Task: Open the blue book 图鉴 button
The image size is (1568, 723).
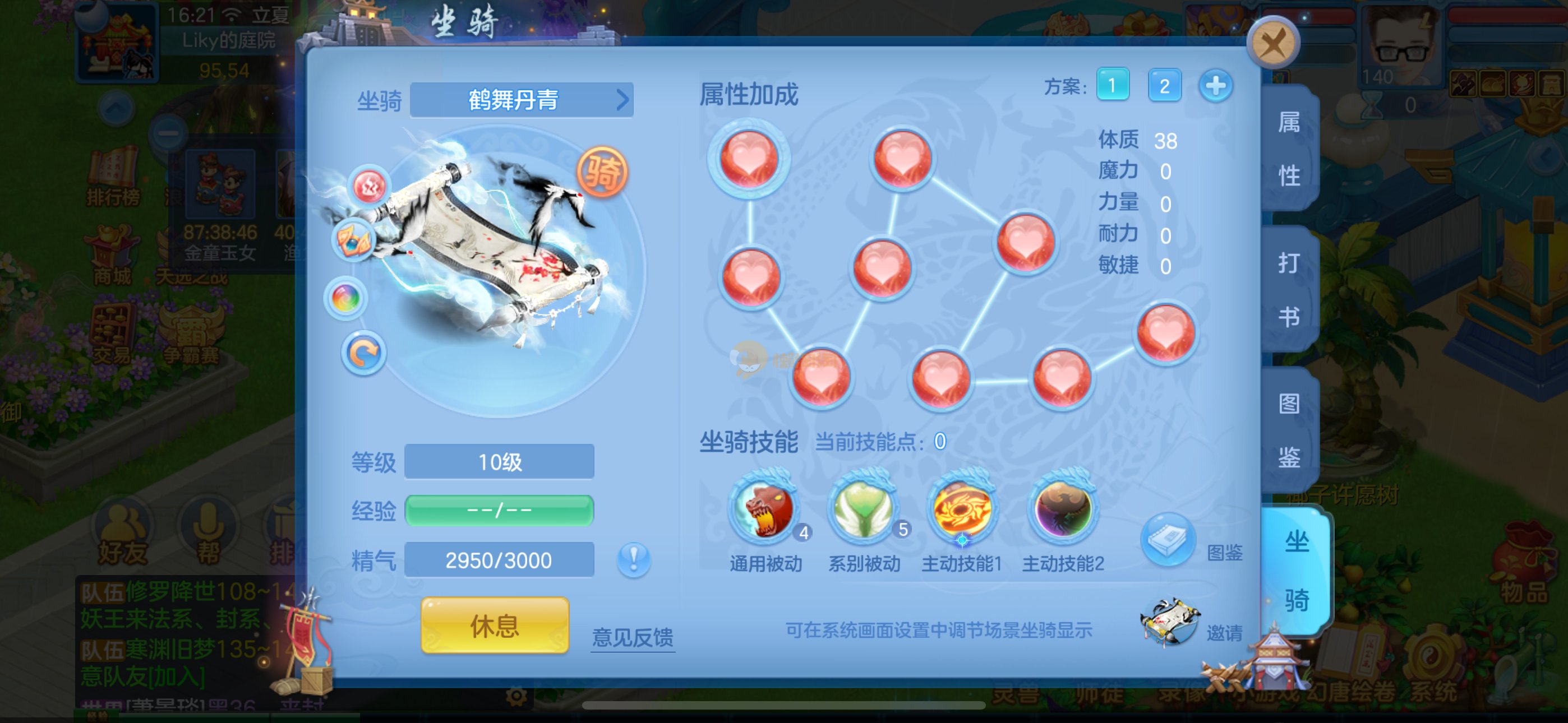Action: [x=1167, y=540]
